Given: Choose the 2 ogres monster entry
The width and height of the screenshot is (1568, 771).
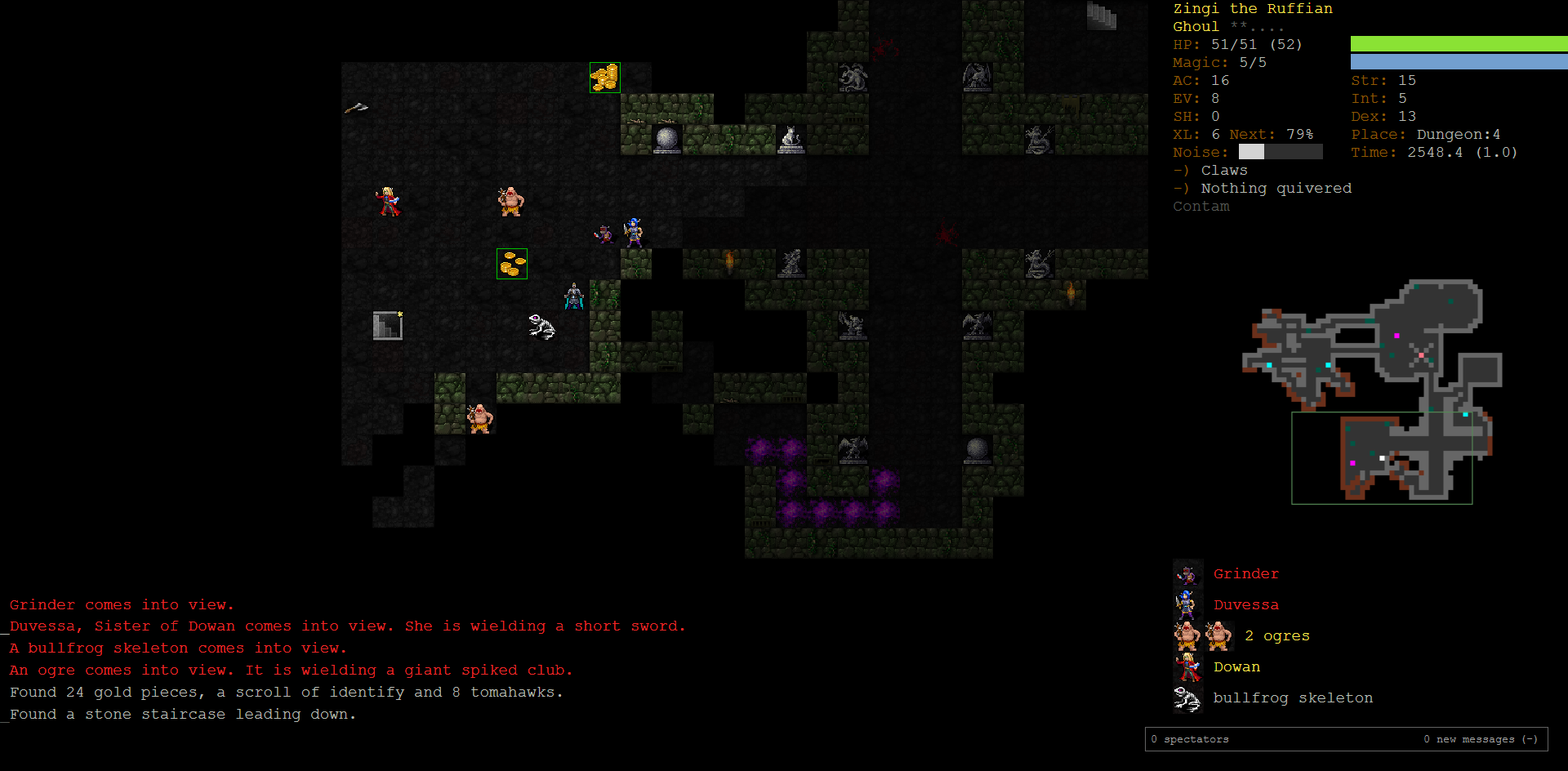Looking at the screenshot, I should [x=1276, y=636].
